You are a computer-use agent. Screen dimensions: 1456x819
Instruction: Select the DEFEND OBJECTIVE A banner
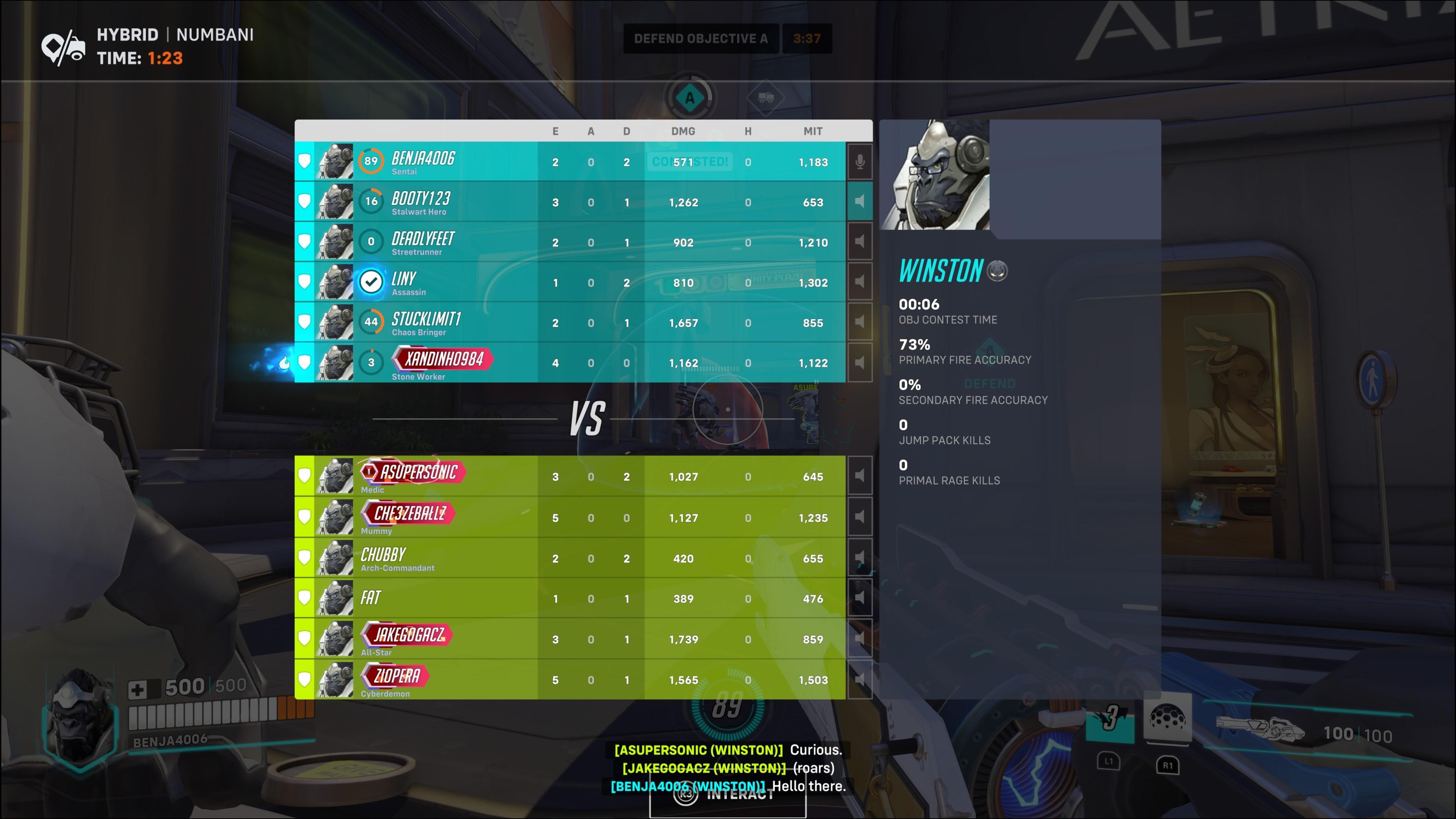click(x=701, y=38)
